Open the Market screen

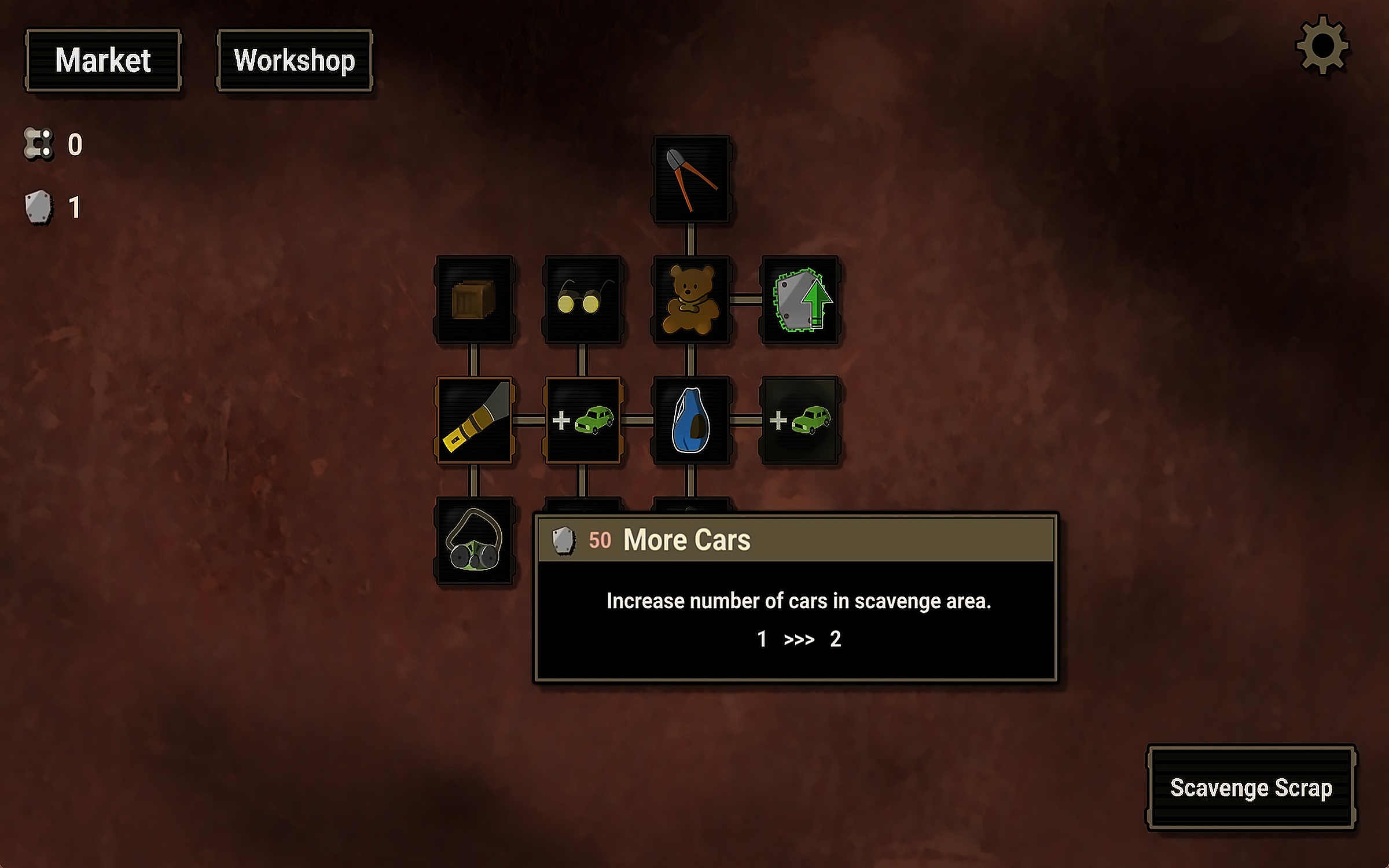(103, 60)
